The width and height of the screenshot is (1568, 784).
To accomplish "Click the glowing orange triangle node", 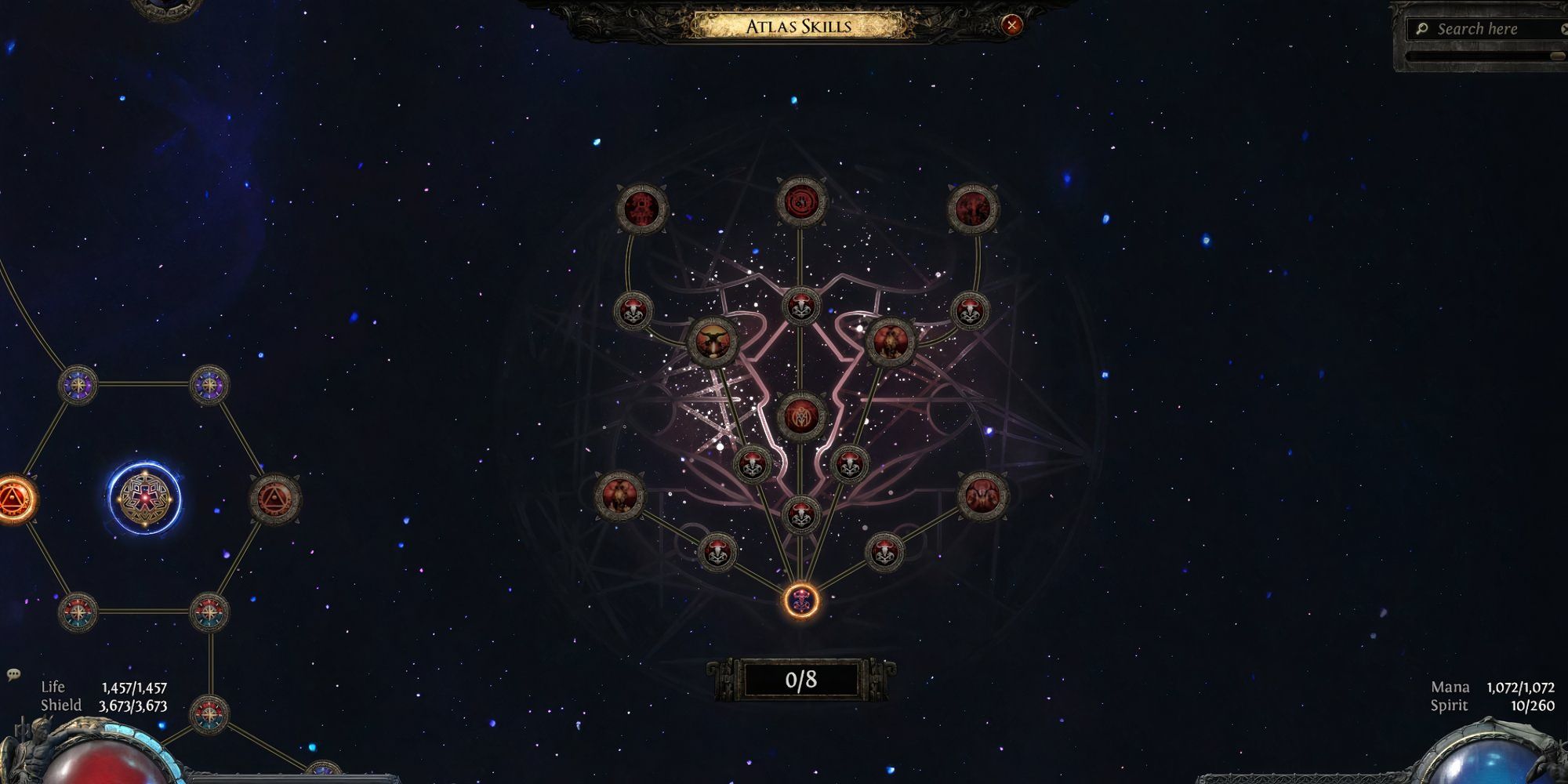I will pos(11,499).
